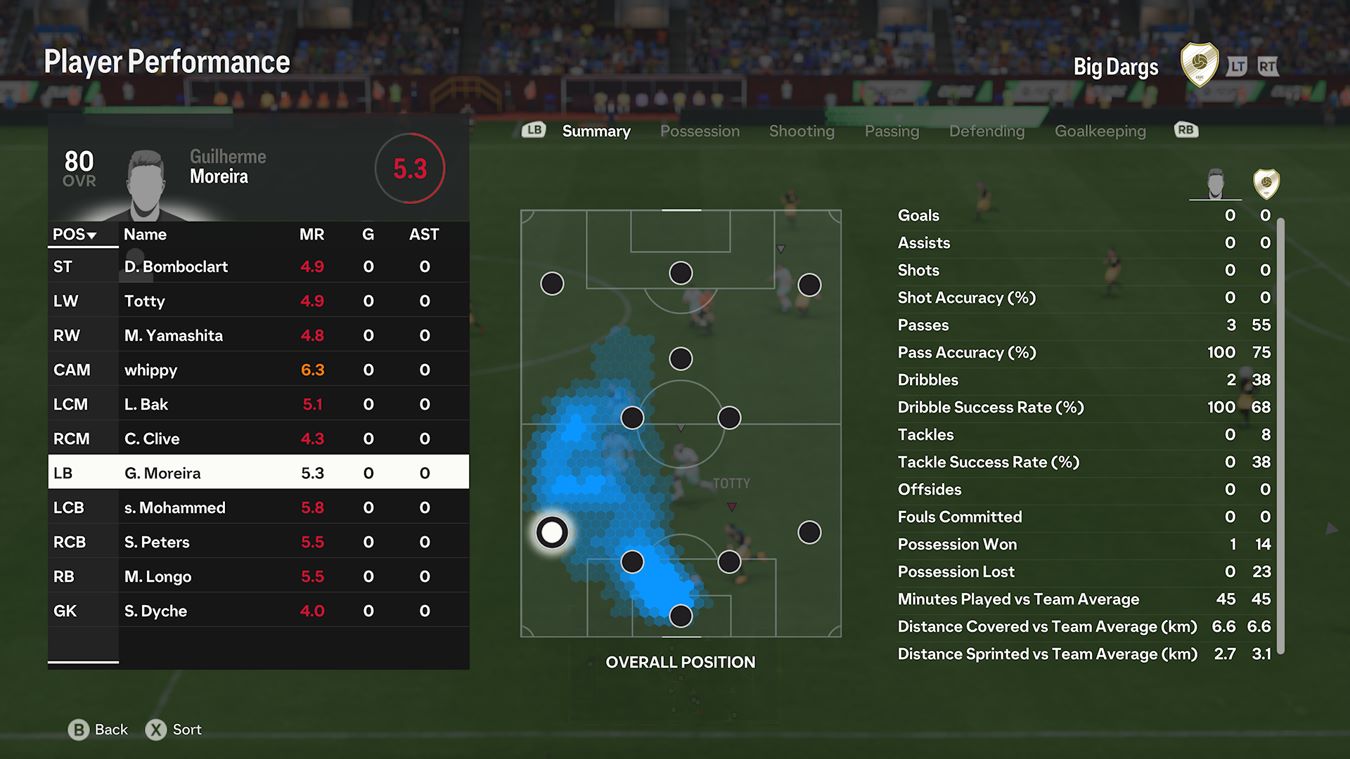Select the Defending tab
1350x759 pixels.
[x=986, y=131]
